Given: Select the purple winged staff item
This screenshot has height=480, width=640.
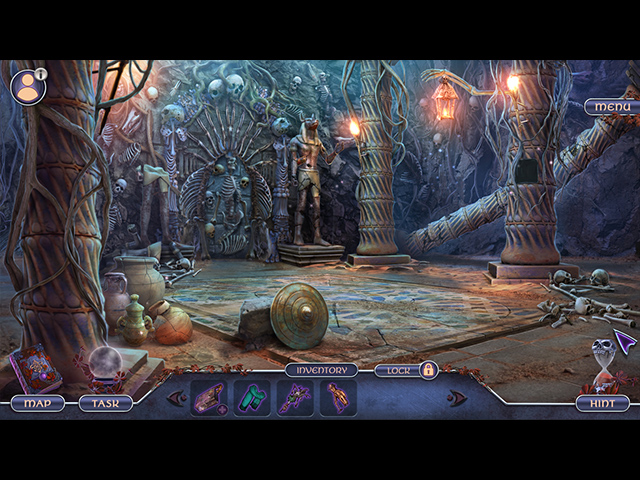Looking at the screenshot, I should tap(296, 398).
